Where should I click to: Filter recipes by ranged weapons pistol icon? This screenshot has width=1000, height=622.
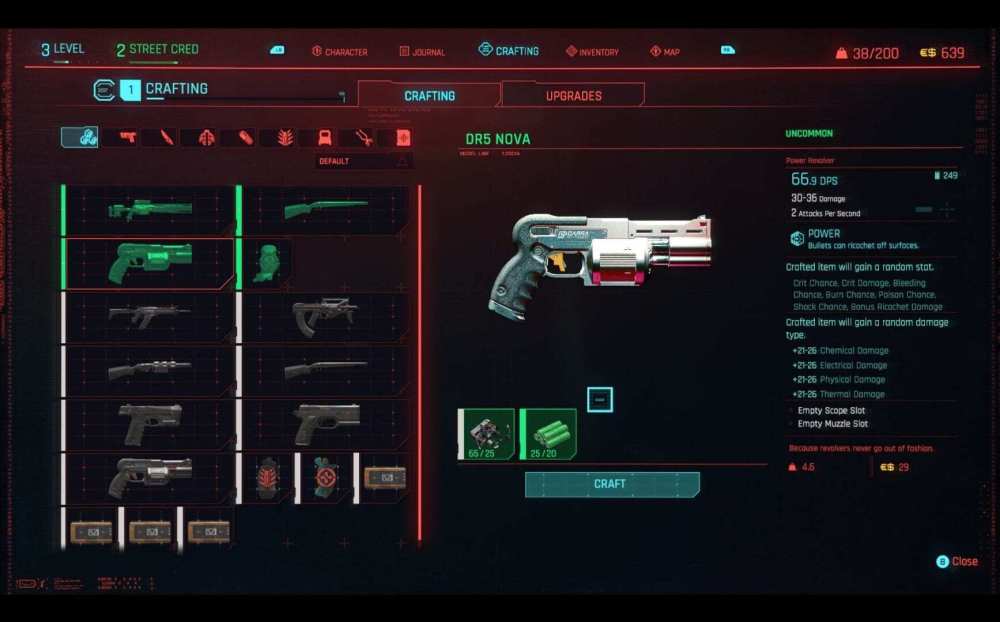point(127,138)
